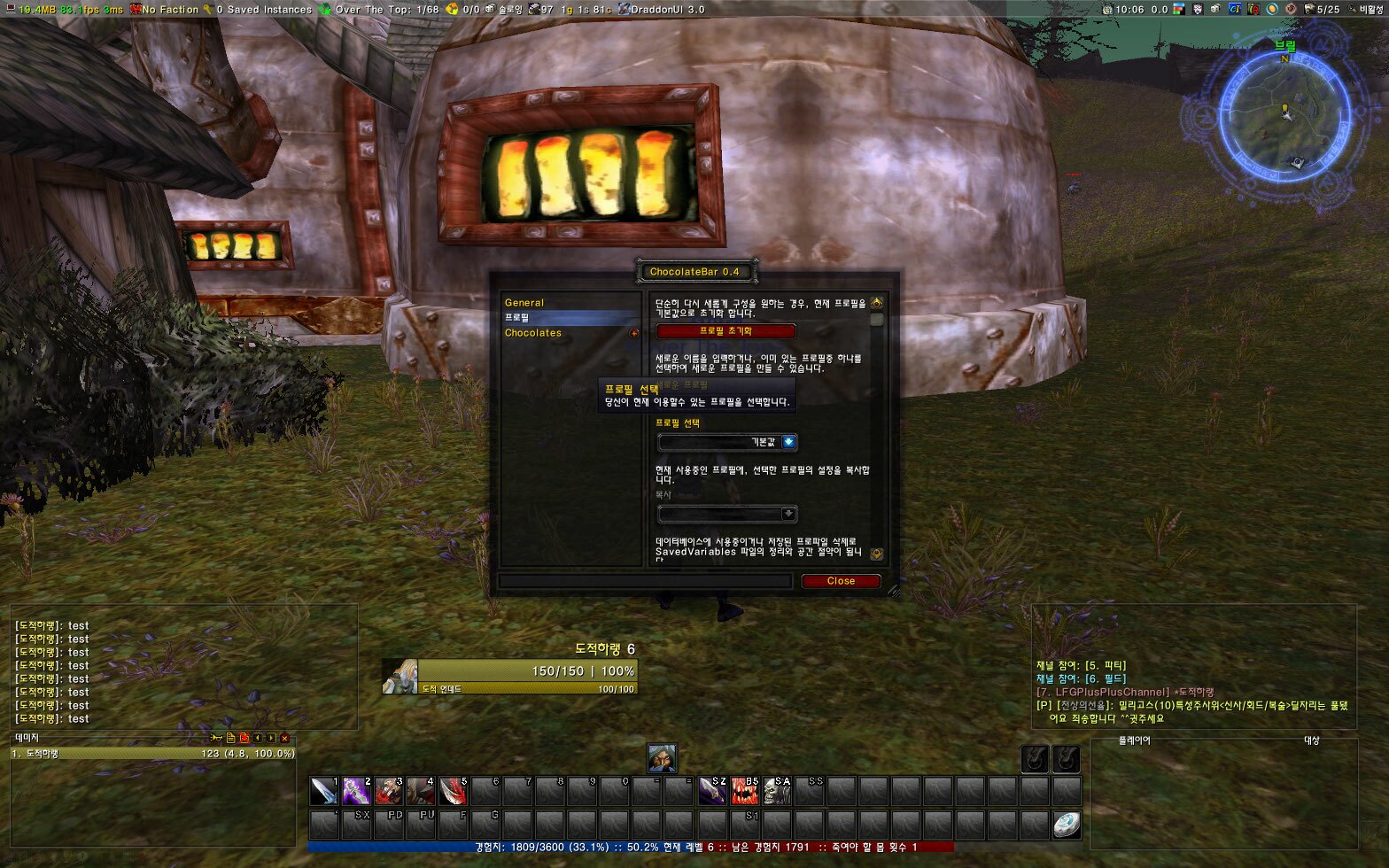The height and width of the screenshot is (868, 1389).
Task: Use the hearthstone in the last action slot
Action: pos(1067,825)
